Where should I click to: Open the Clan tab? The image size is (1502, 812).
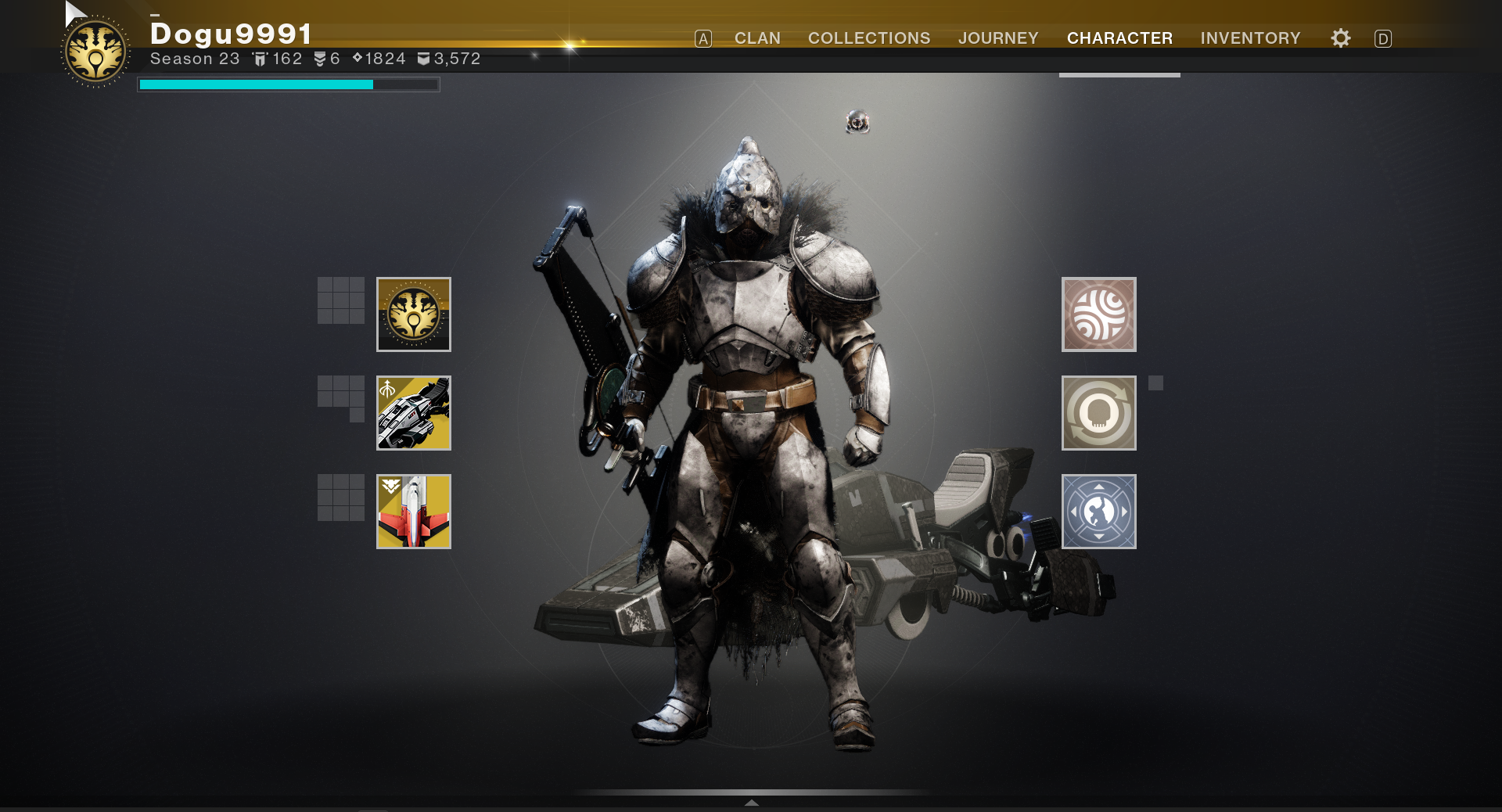[x=756, y=38]
